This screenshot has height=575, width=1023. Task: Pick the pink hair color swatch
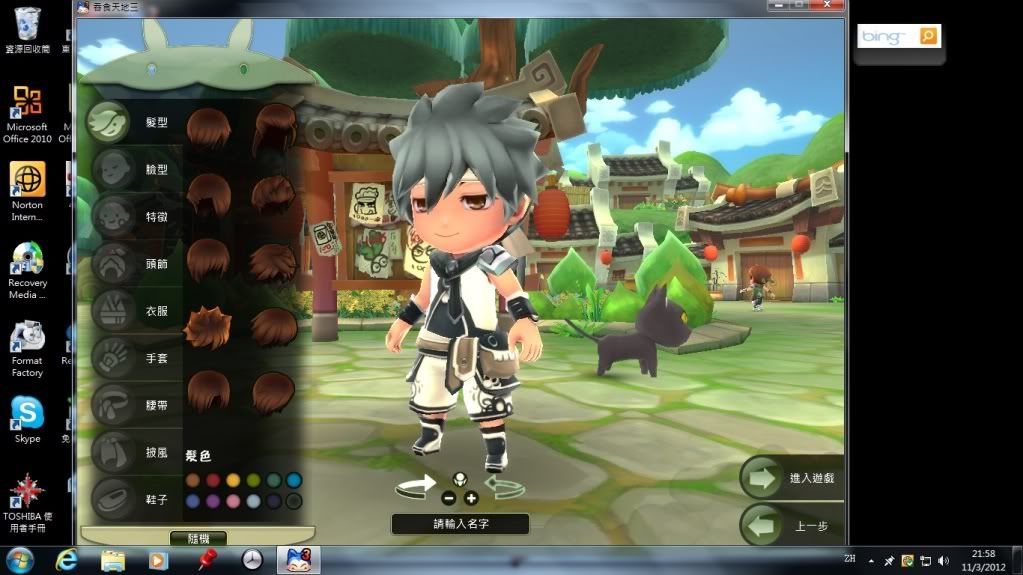(x=233, y=501)
